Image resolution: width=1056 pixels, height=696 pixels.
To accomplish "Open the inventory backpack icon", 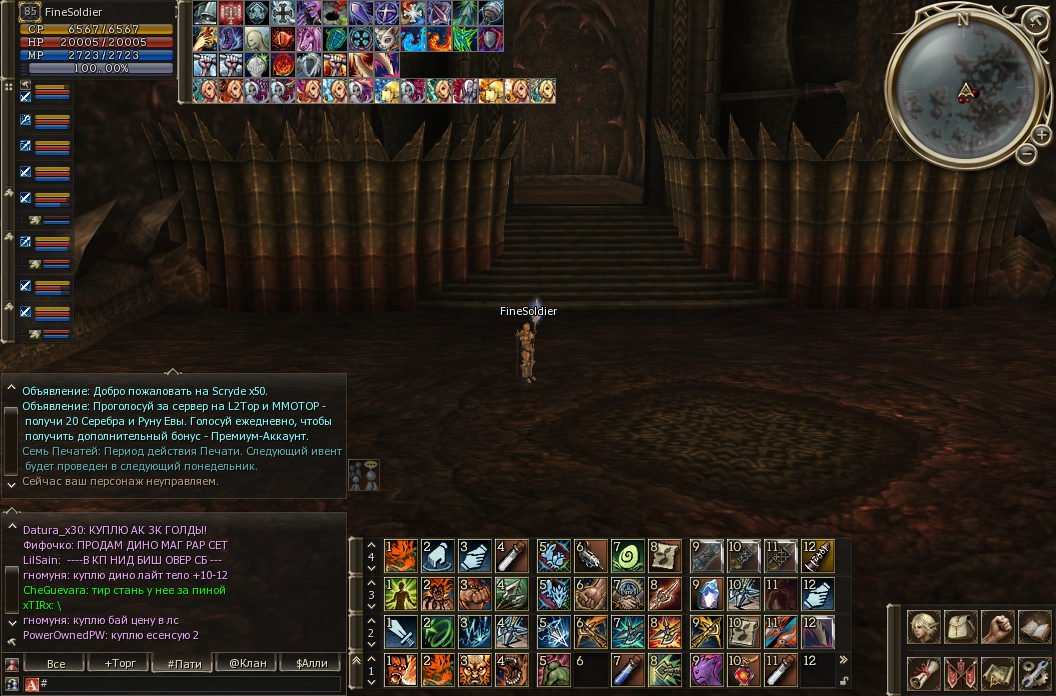I will [960, 627].
